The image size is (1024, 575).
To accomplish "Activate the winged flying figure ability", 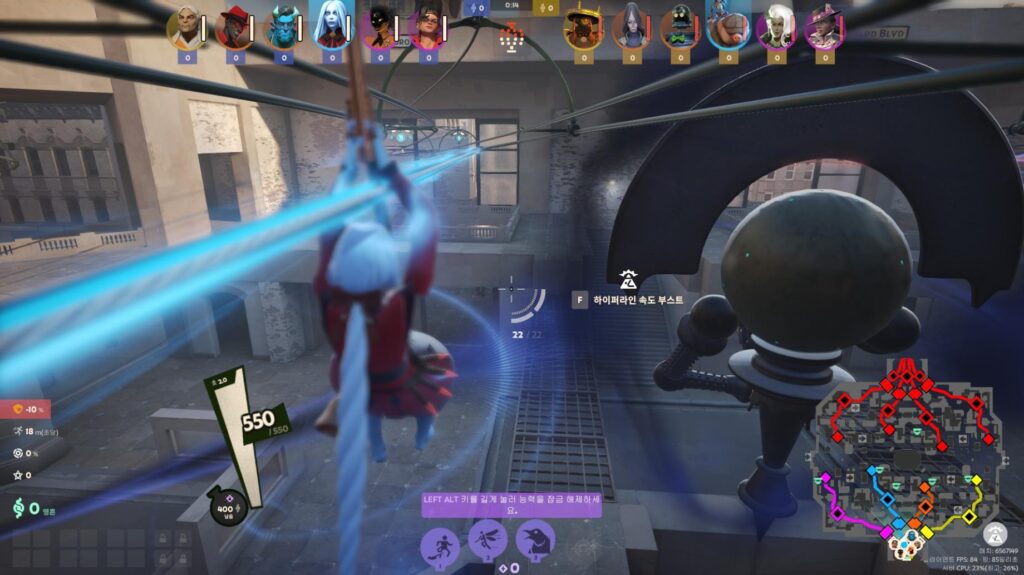I will [x=488, y=541].
